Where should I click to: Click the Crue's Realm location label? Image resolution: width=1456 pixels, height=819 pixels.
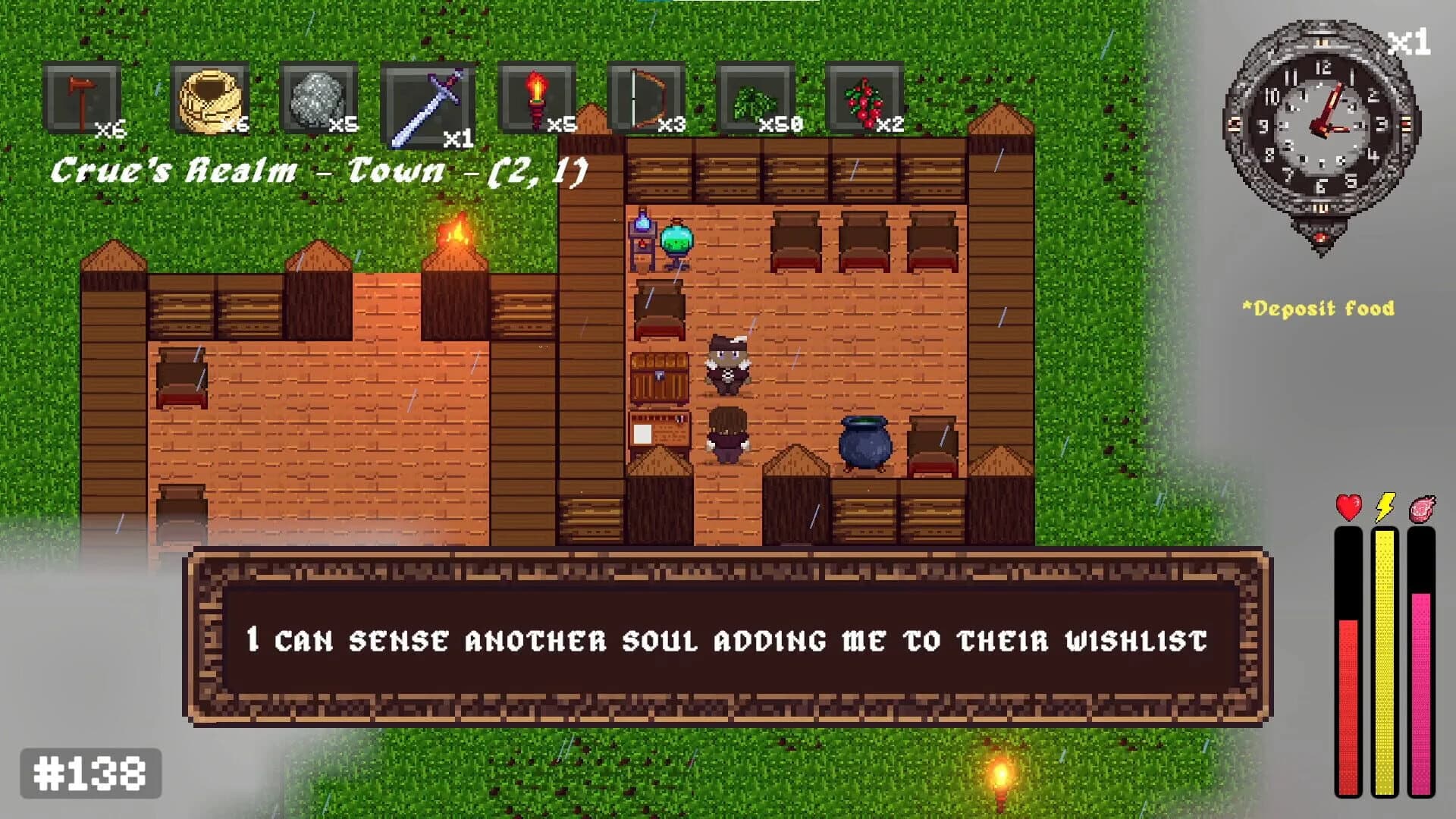pyautogui.click(x=318, y=171)
